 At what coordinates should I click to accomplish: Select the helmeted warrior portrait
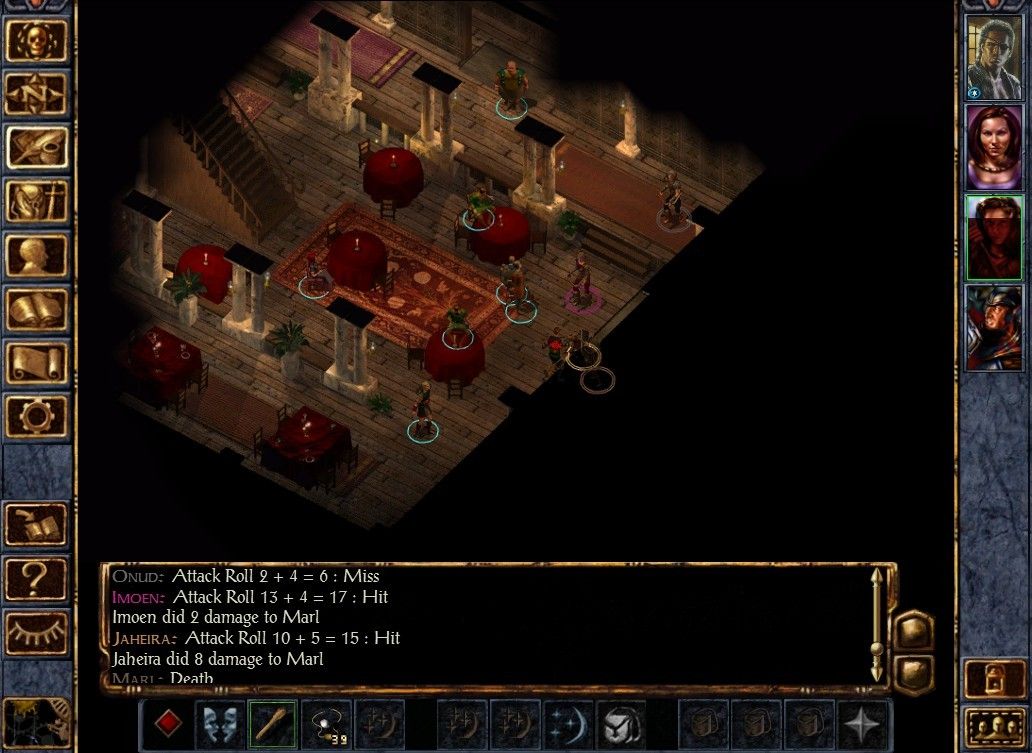pos(993,328)
